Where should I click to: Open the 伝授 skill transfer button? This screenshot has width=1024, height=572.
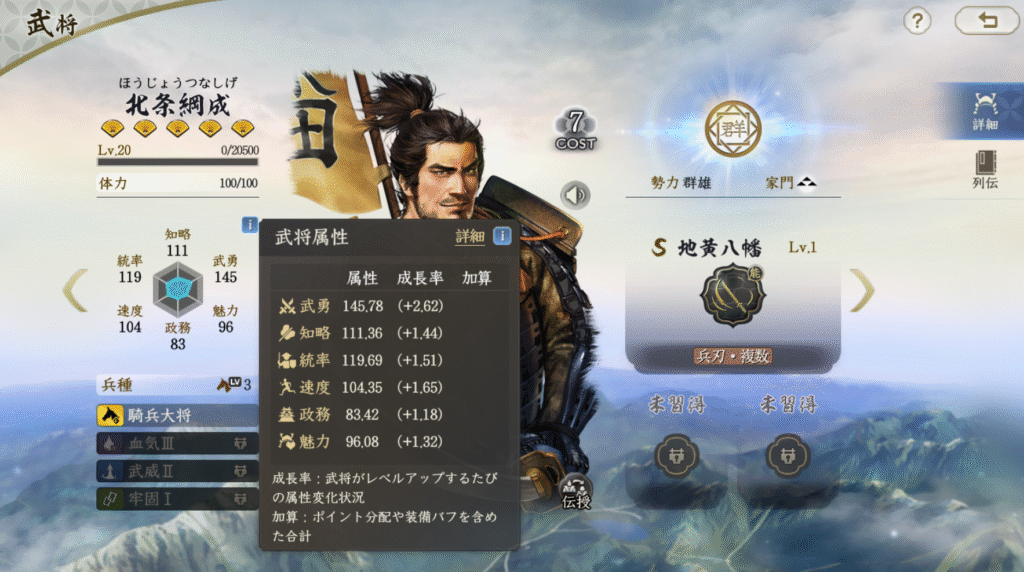click(577, 488)
